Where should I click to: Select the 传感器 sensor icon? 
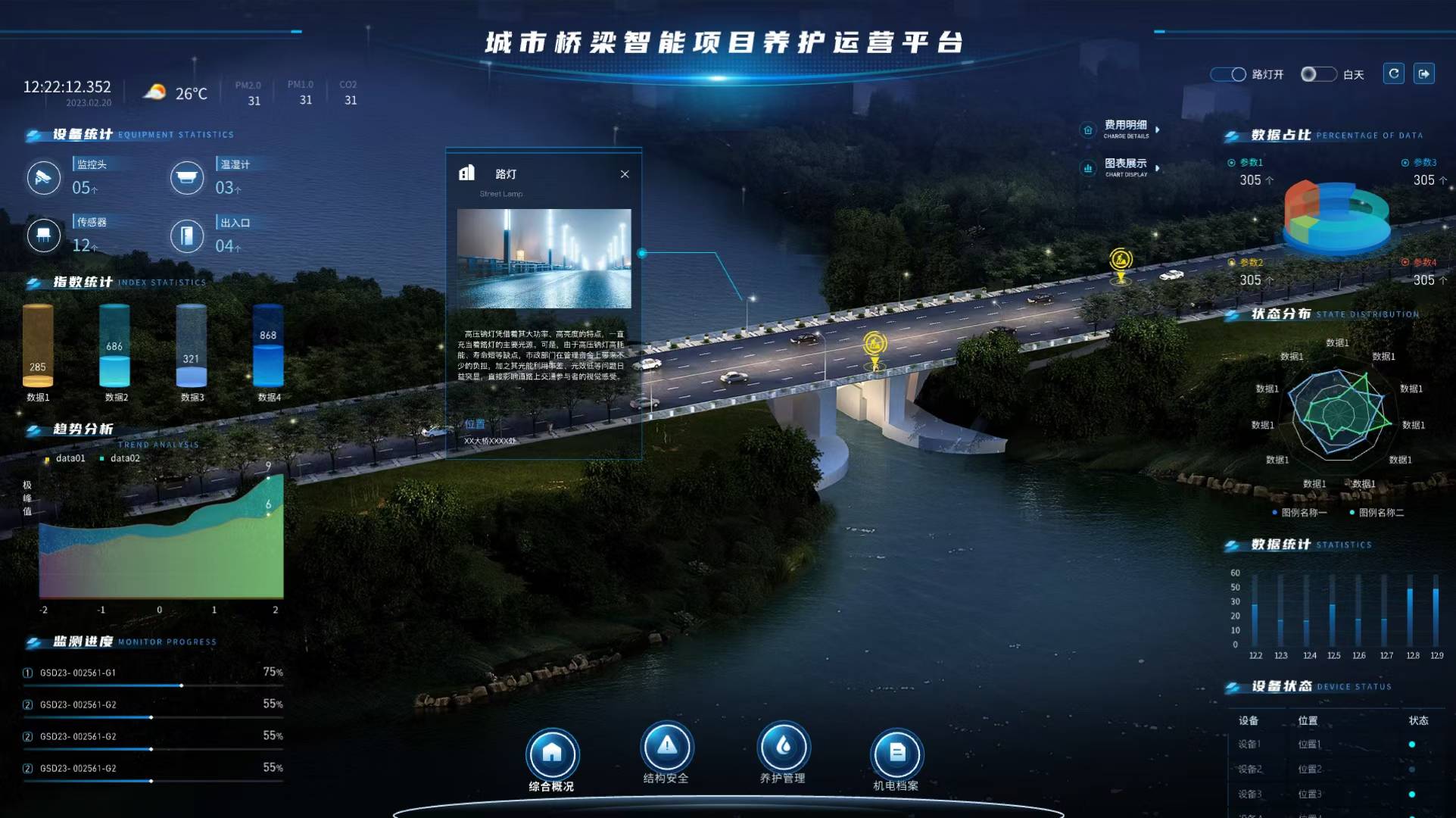point(44,236)
